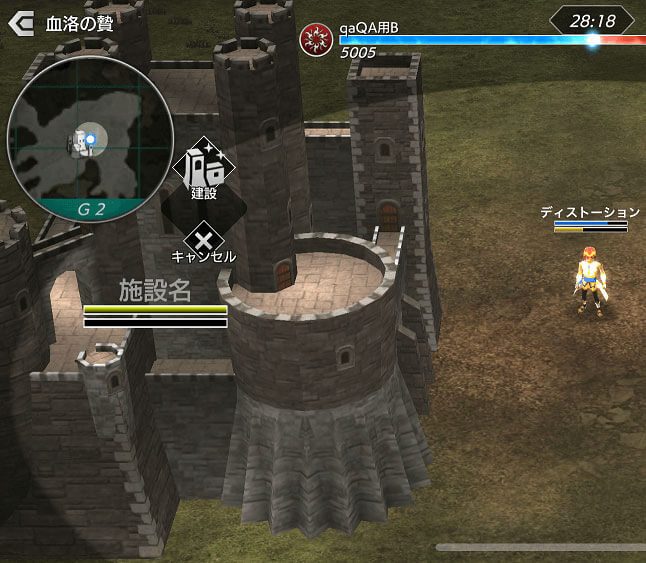The width and height of the screenshot is (646, 563).
Task: Open the circular minimap
Action: point(76,137)
